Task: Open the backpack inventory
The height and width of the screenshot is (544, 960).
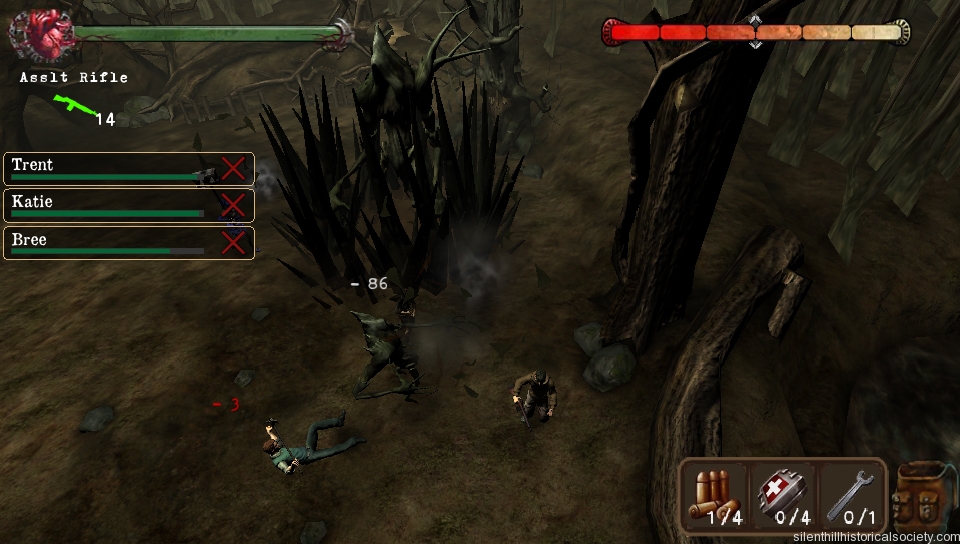Action: [922, 496]
